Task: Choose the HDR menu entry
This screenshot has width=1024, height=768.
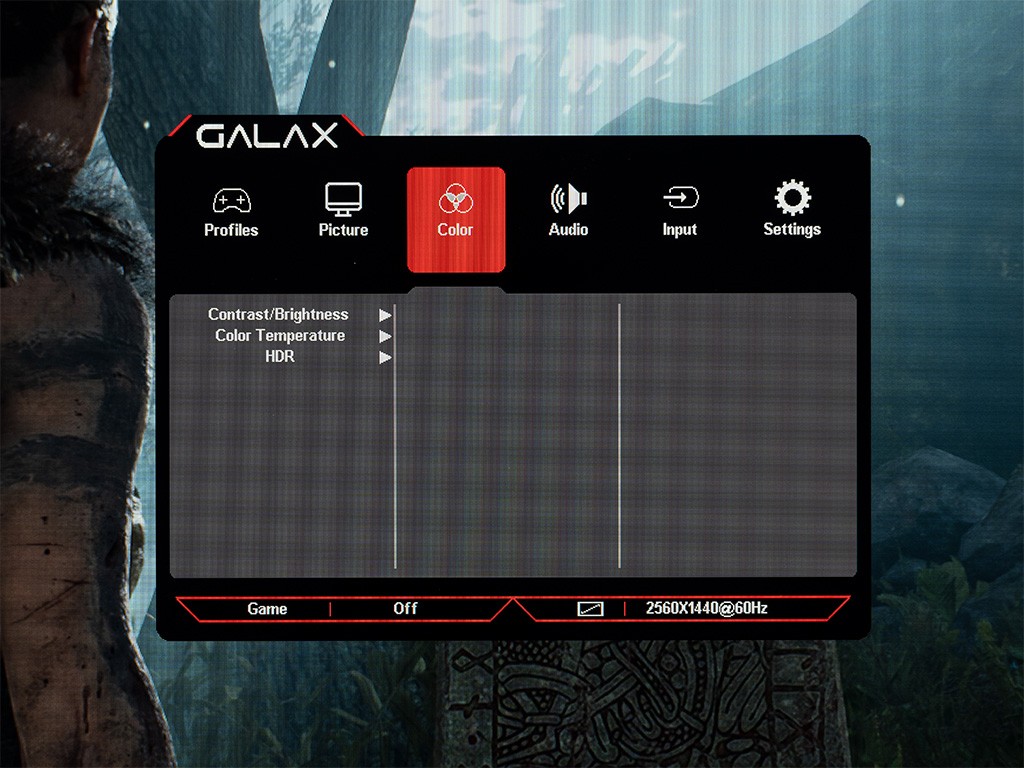Action: (x=281, y=357)
